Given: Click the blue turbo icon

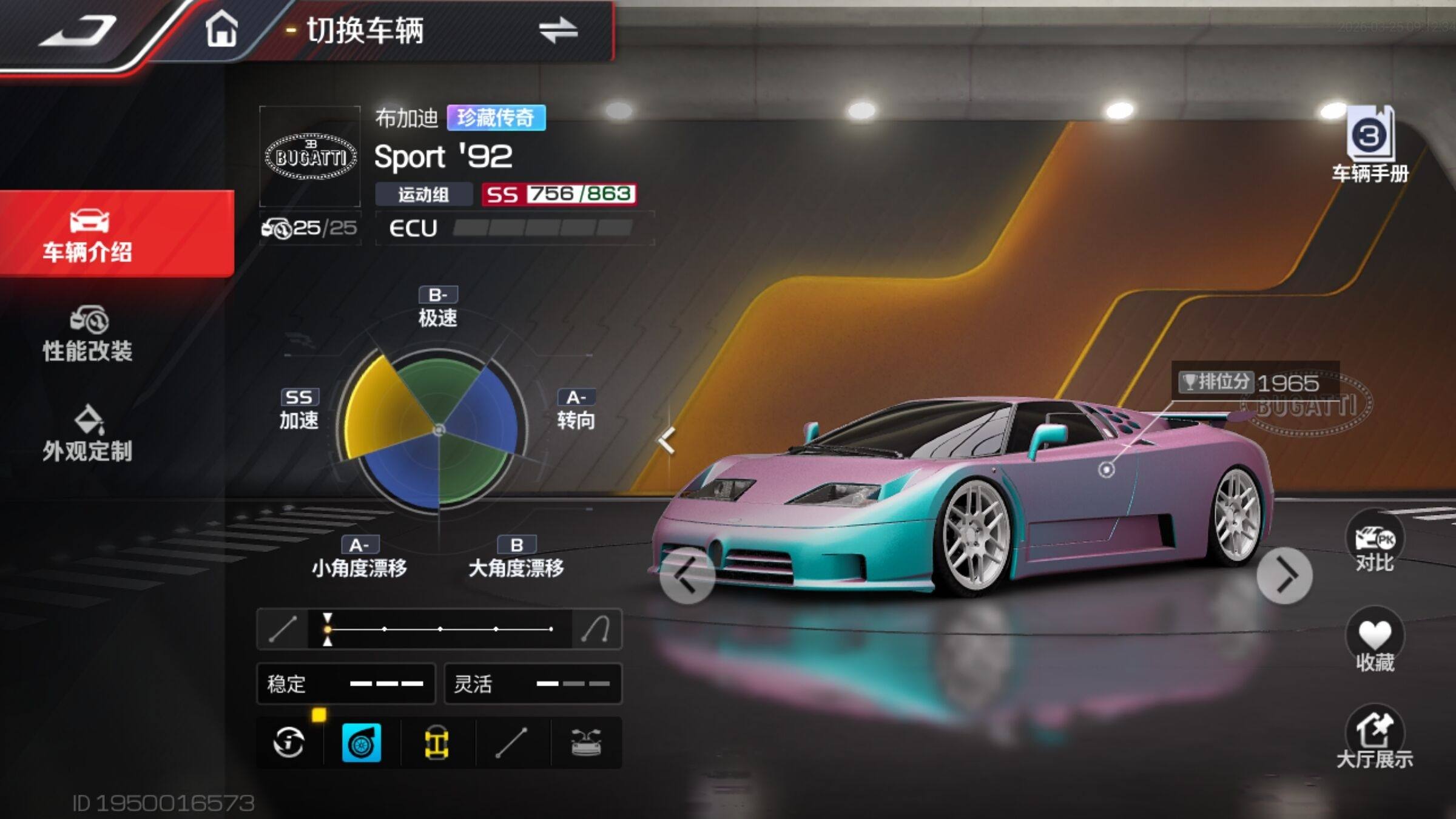Looking at the screenshot, I should tap(362, 743).
